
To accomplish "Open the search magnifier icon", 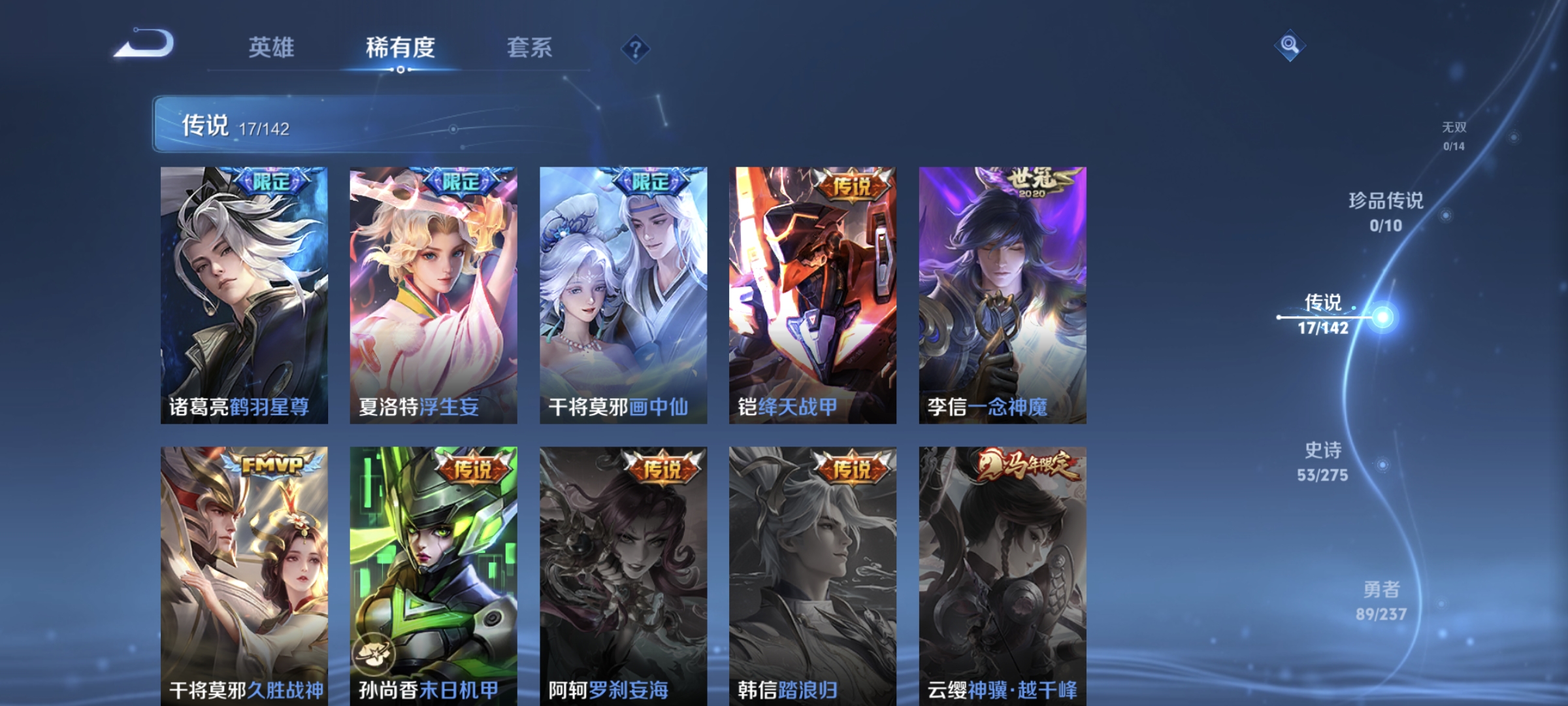I will pos(1290,44).
